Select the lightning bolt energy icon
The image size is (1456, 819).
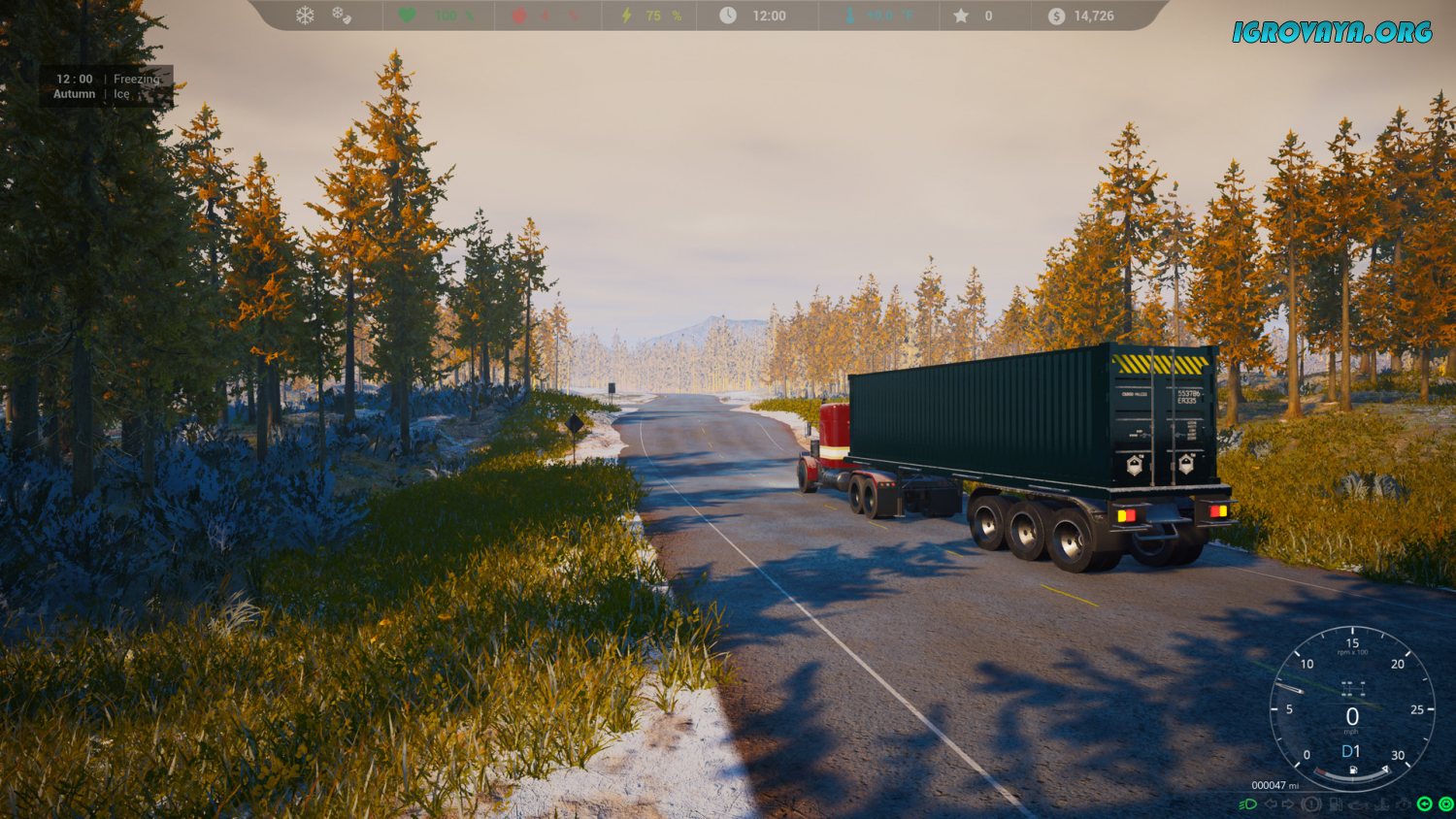[x=627, y=16]
